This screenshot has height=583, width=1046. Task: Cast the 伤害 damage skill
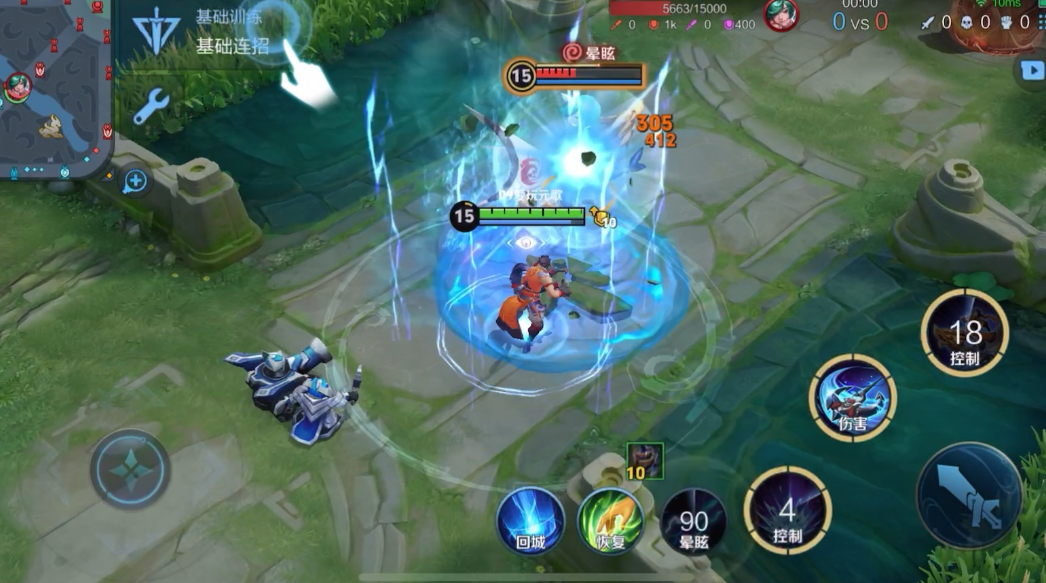coord(852,398)
